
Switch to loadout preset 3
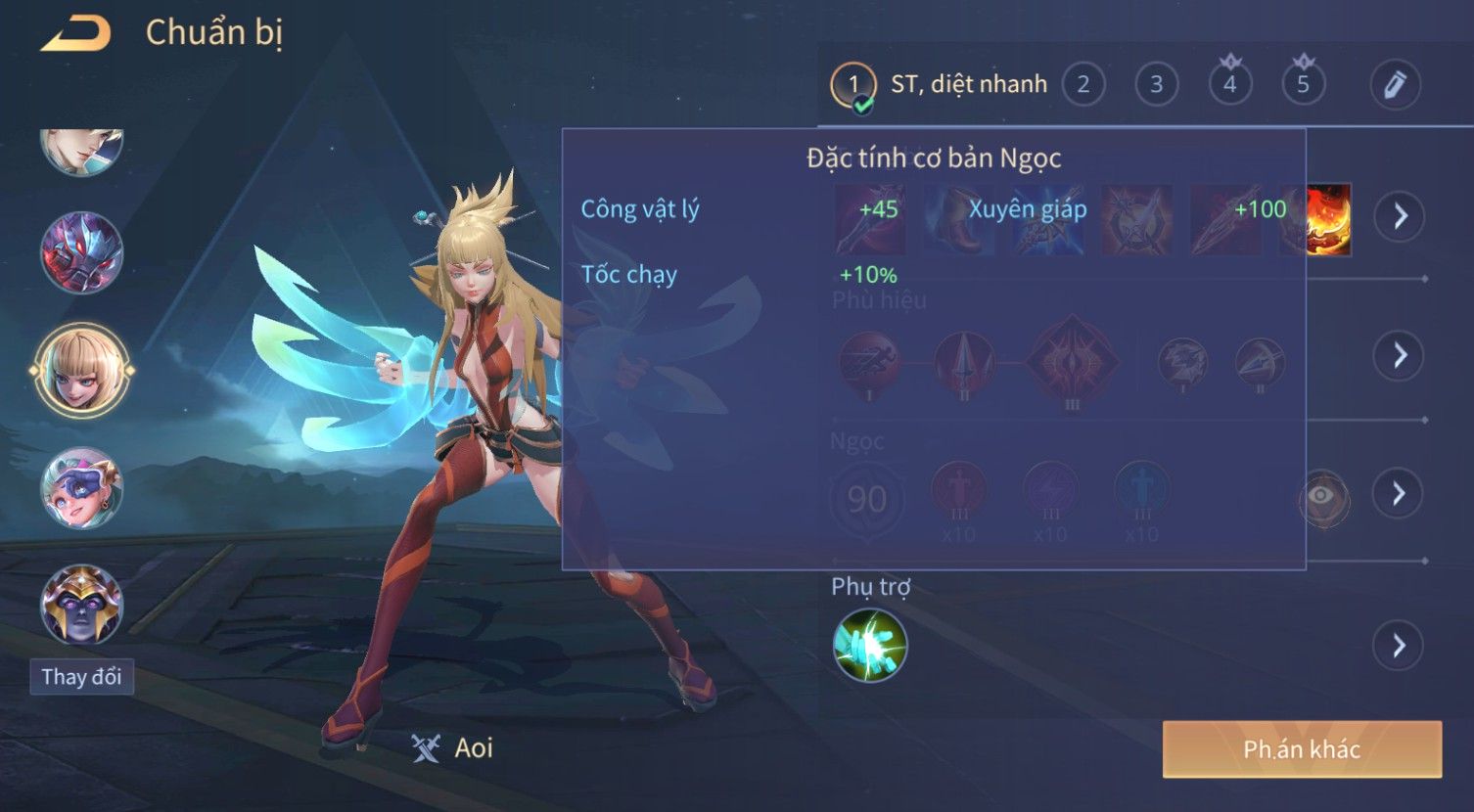[1156, 85]
